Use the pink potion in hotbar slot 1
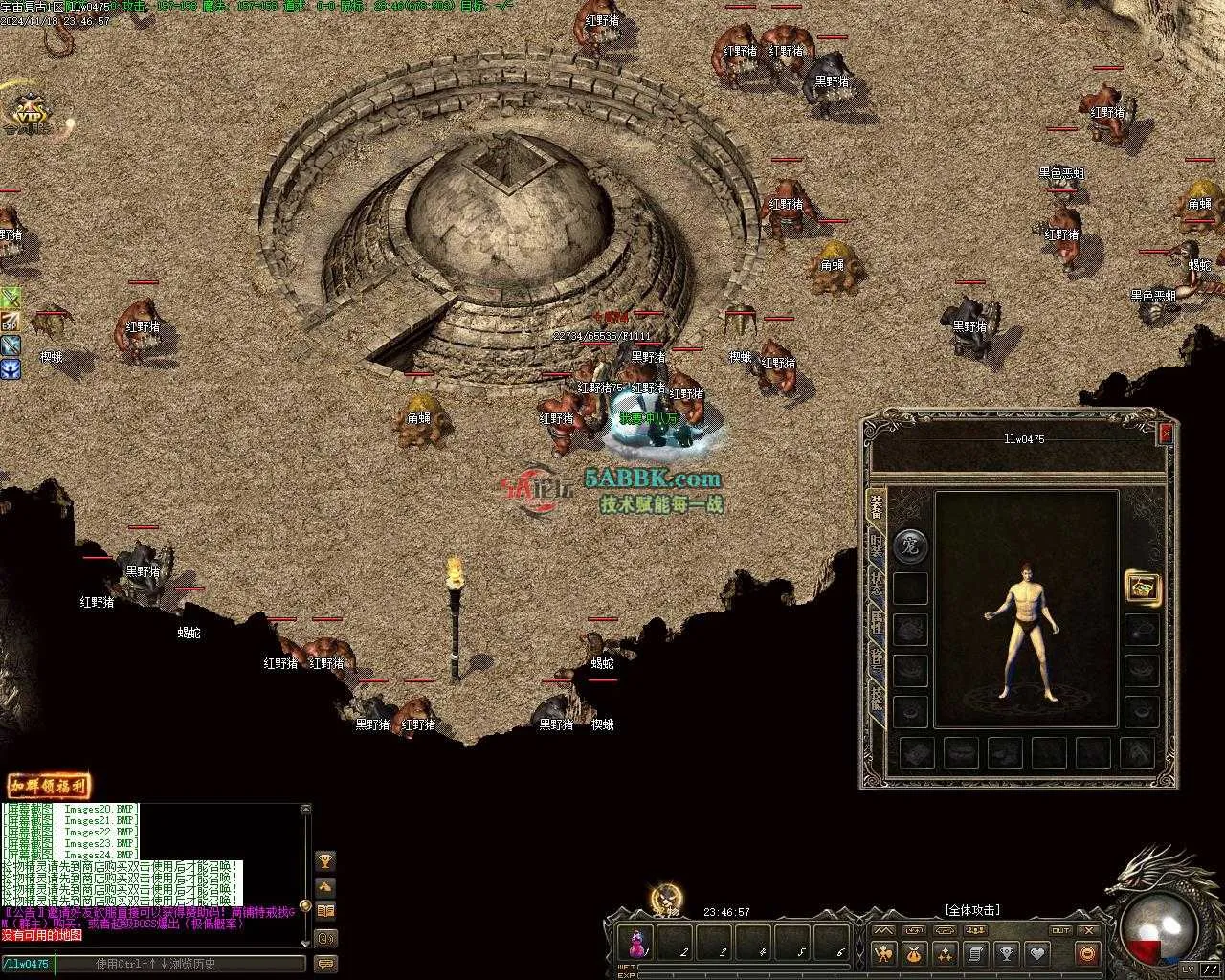 tap(636, 944)
